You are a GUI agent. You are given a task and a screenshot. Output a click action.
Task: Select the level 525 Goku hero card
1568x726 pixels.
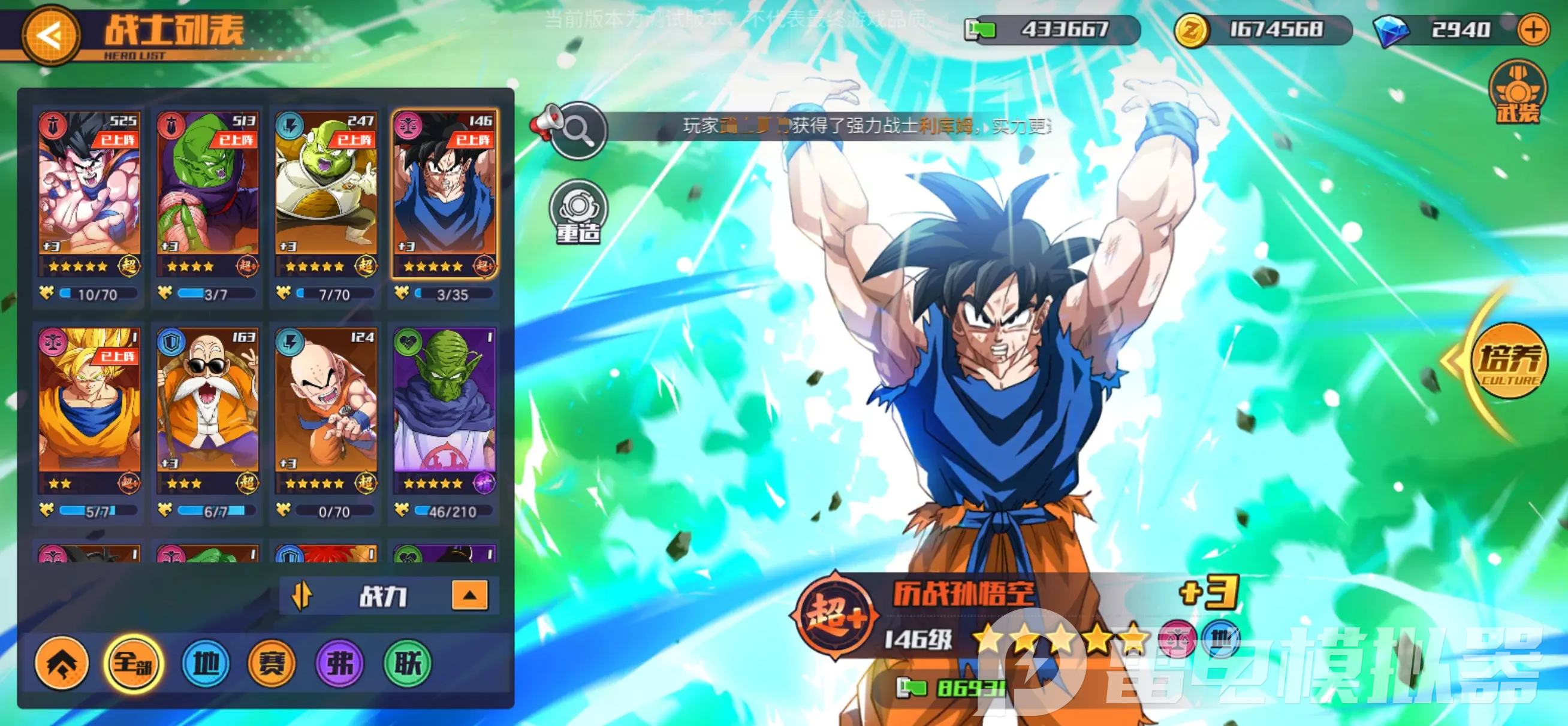coord(89,193)
